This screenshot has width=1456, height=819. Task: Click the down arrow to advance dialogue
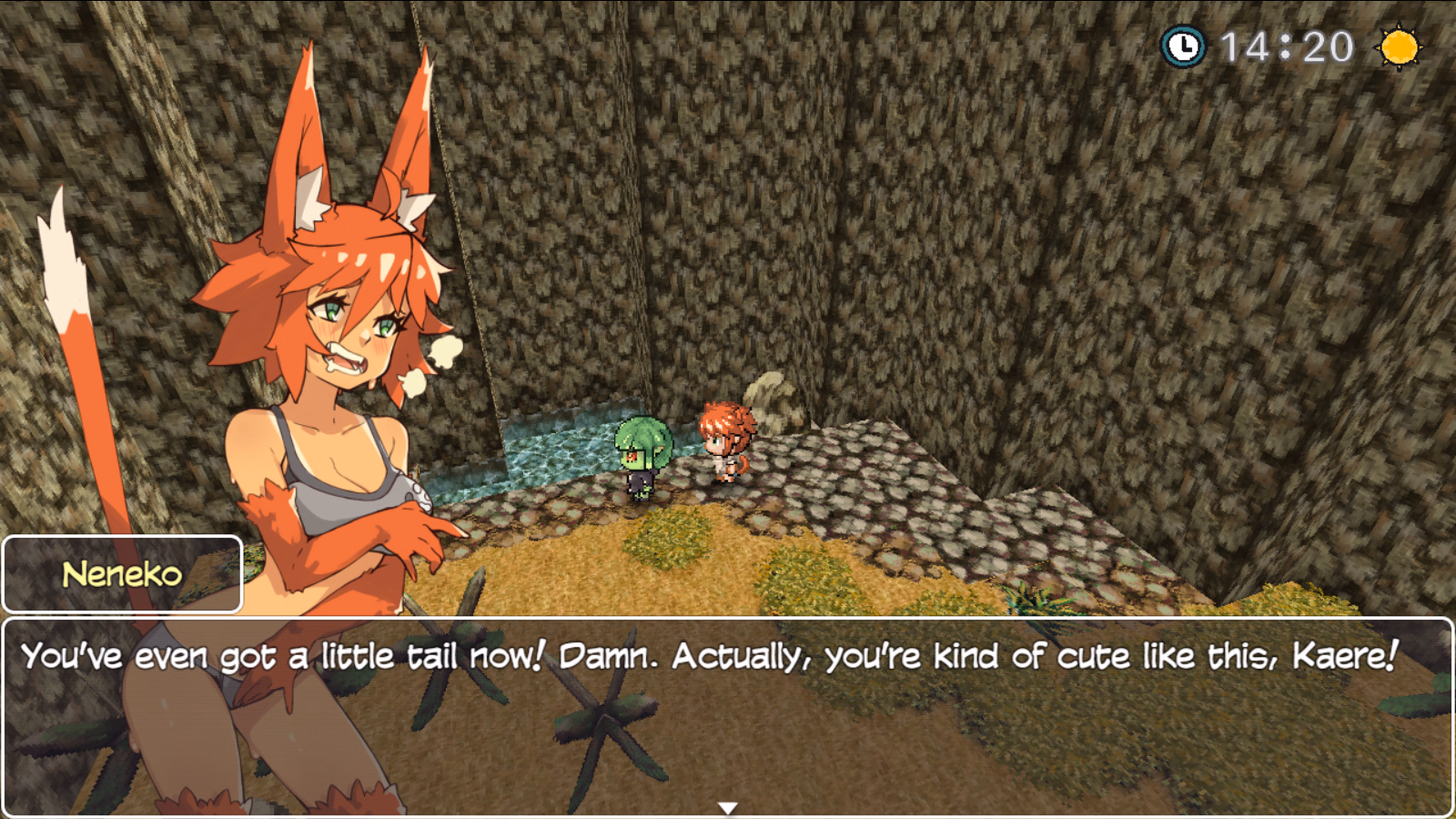[727, 806]
